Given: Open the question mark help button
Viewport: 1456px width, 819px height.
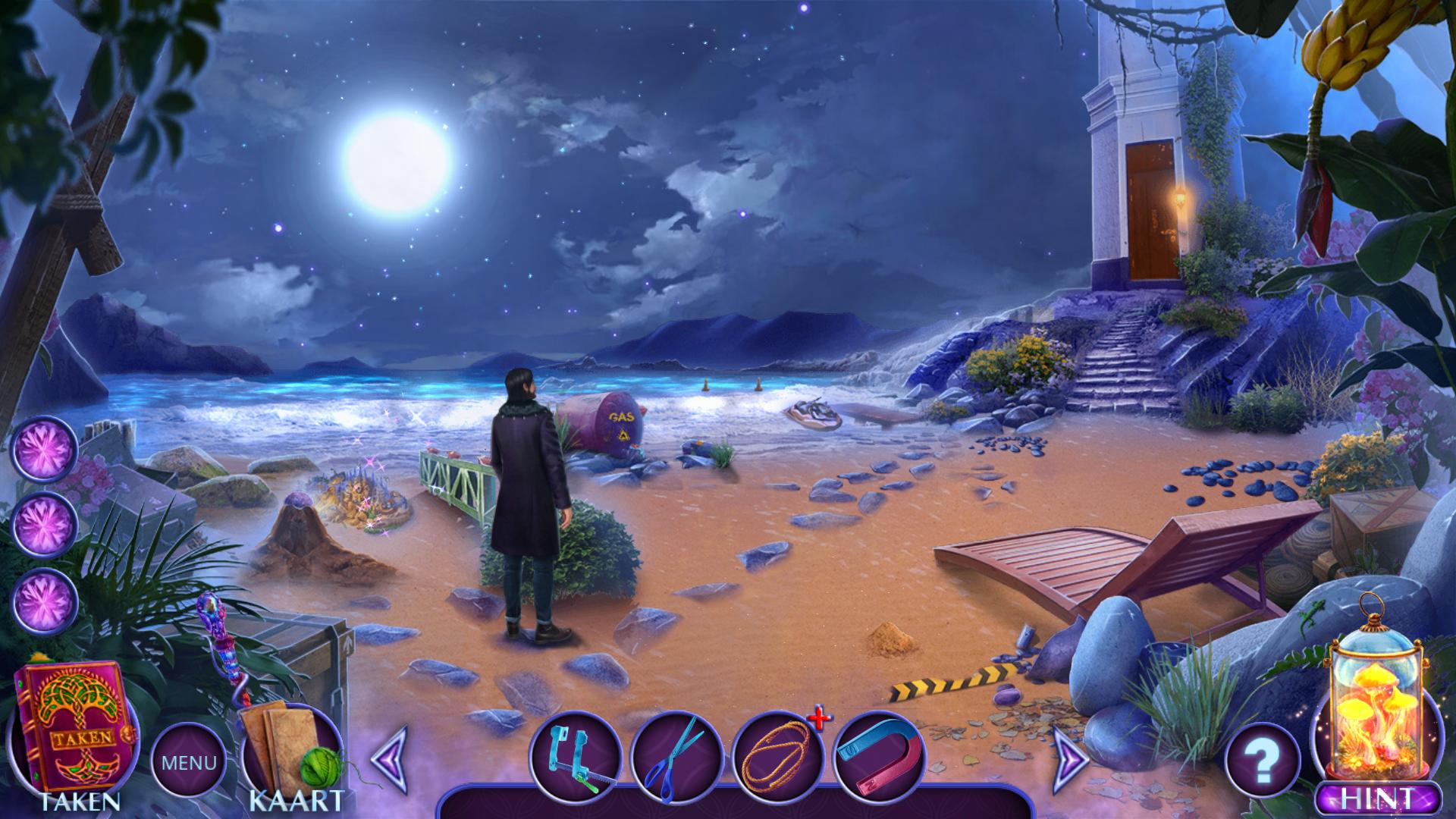Looking at the screenshot, I should (x=1262, y=761).
